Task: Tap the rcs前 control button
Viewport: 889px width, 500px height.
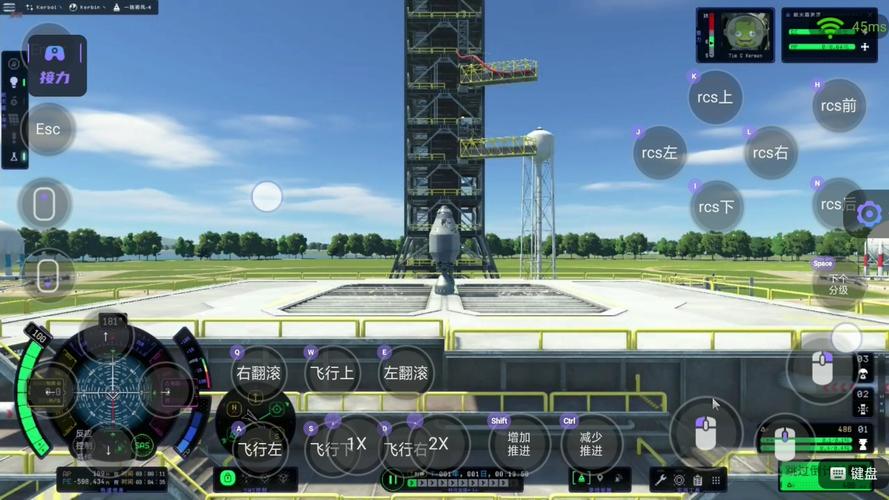Action: 838,105
